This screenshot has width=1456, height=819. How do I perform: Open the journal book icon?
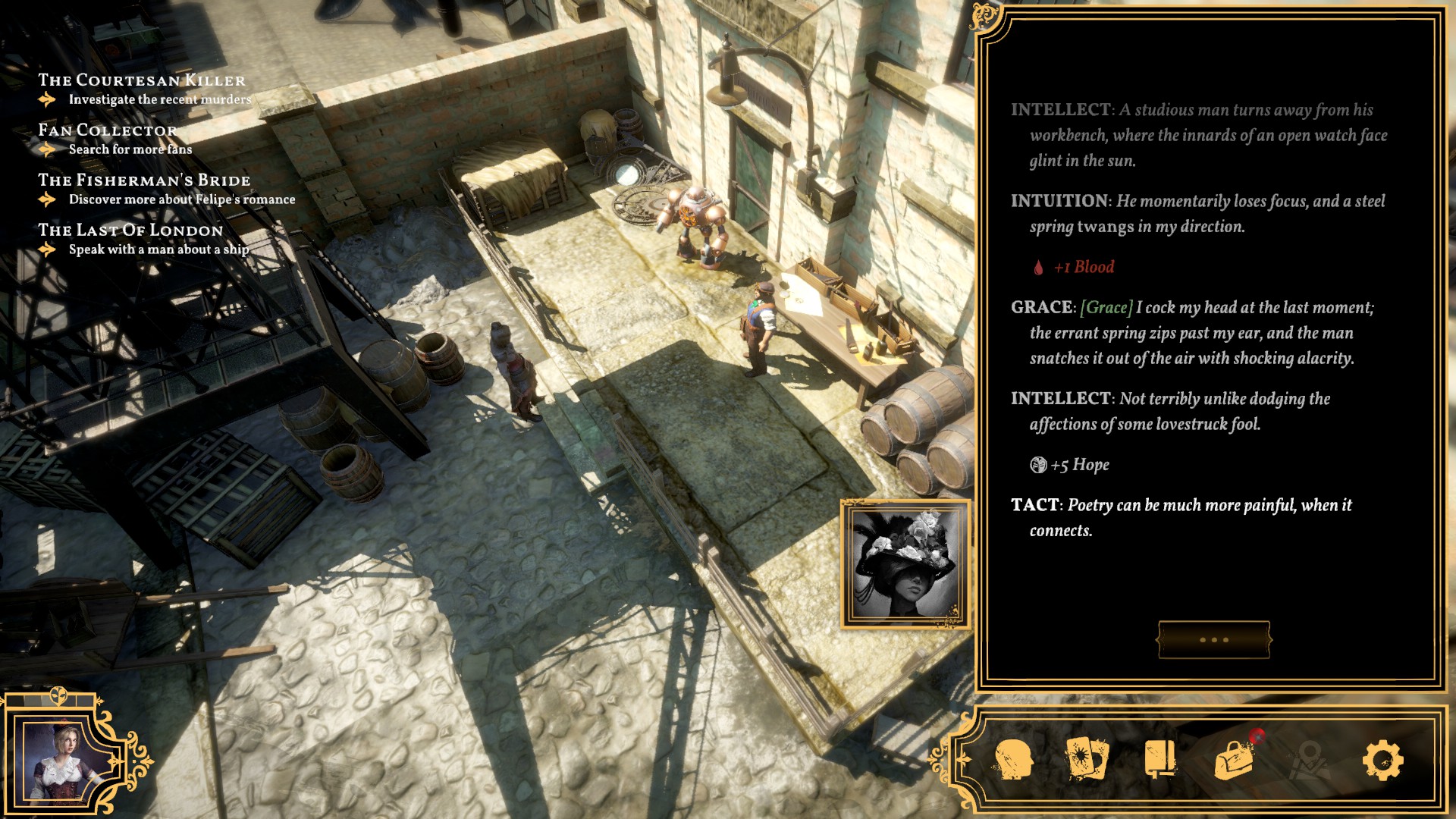coord(1160,758)
